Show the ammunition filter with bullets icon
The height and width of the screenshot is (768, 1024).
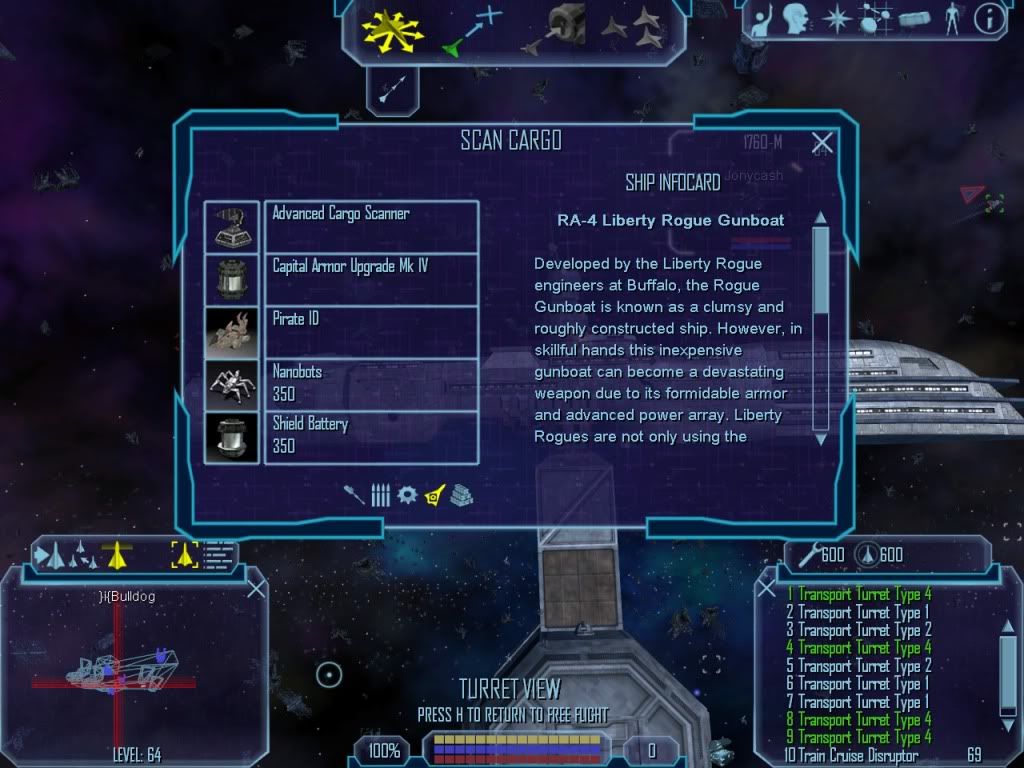pyautogui.click(x=380, y=495)
